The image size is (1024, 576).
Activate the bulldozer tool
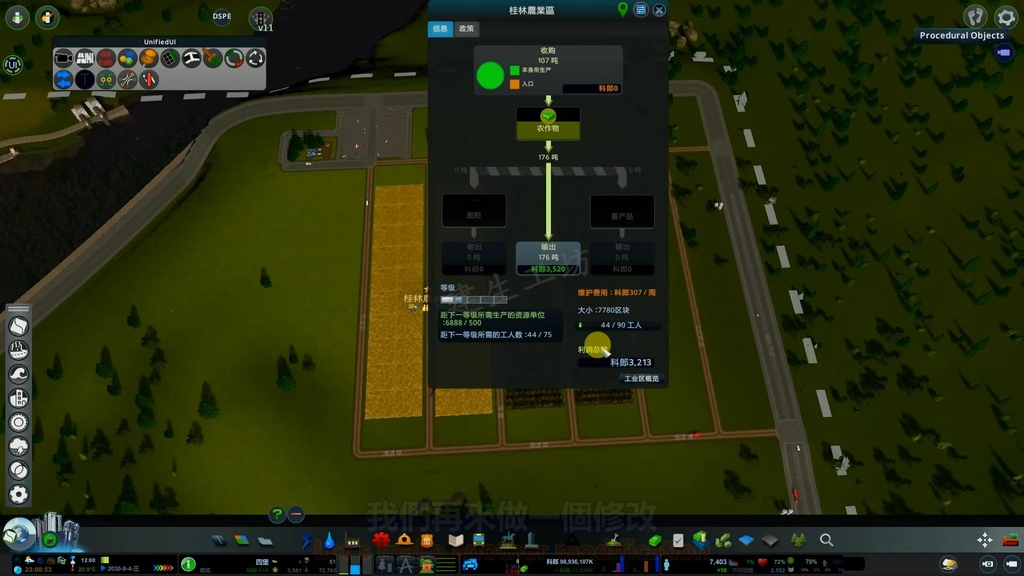(x=1010, y=540)
